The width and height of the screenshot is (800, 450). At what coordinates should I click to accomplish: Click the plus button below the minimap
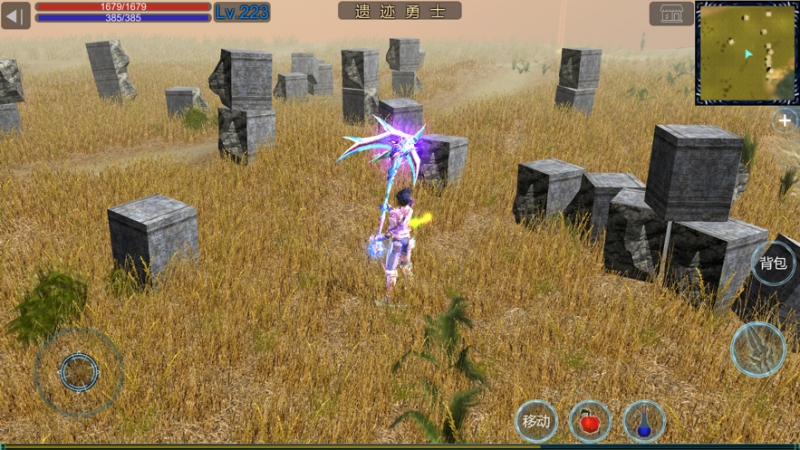[785, 121]
